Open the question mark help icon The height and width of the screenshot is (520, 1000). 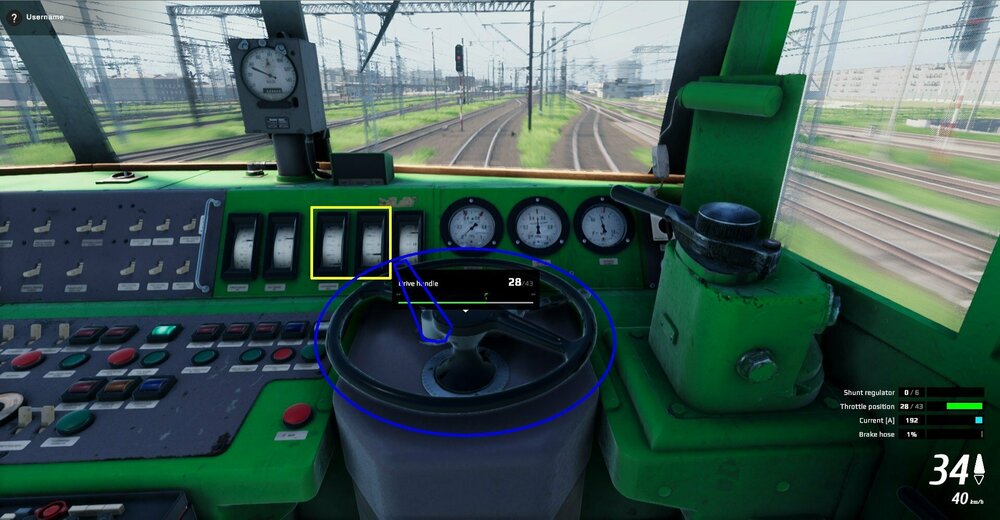coord(14,18)
